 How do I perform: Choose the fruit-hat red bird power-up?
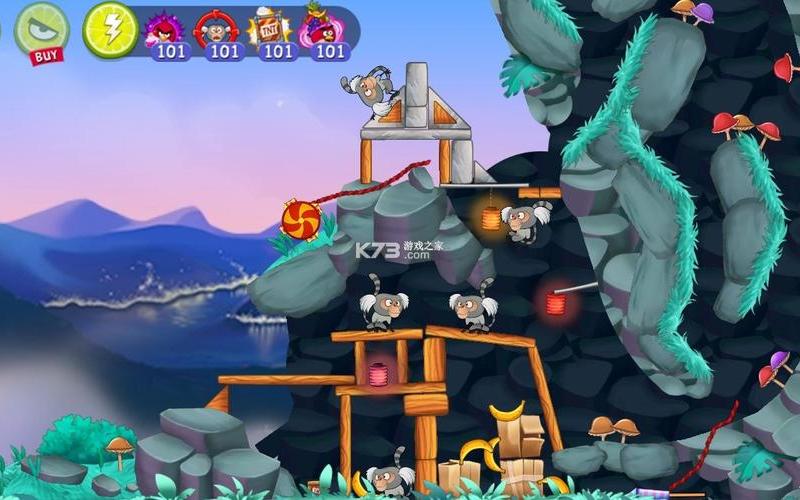tap(324, 32)
